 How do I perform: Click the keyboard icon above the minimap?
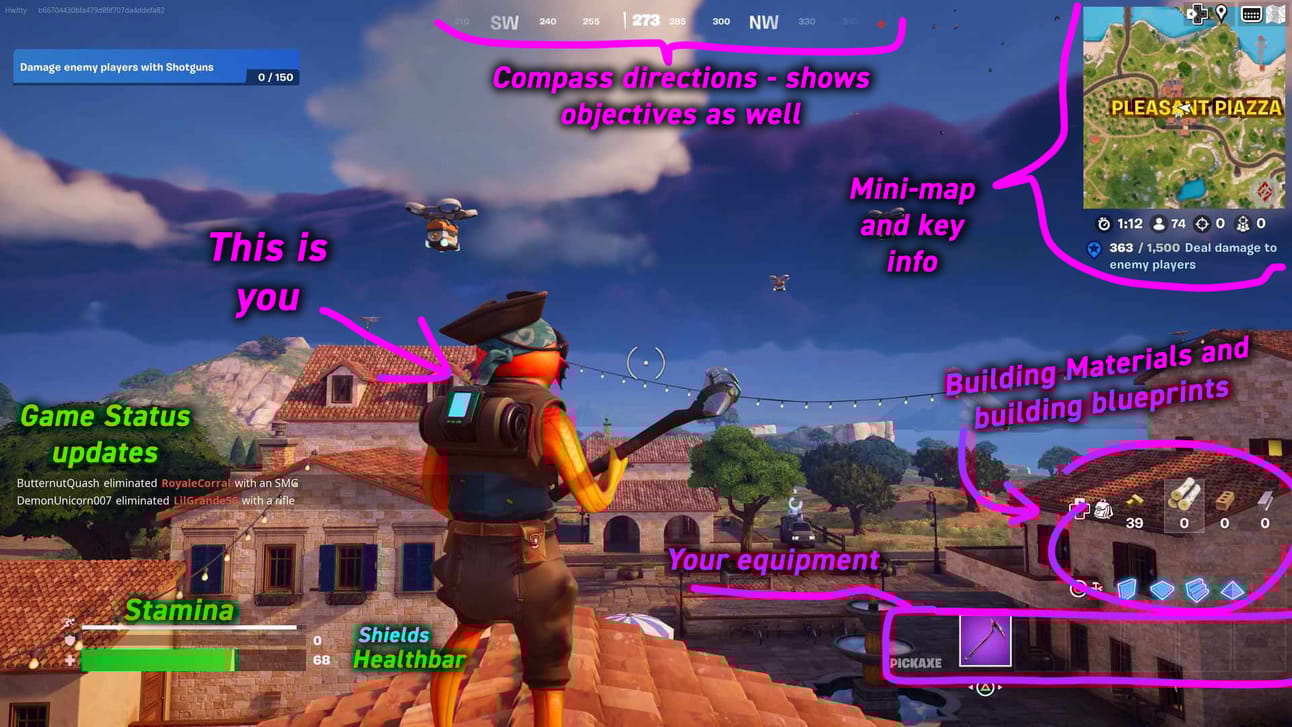click(1250, 14)
